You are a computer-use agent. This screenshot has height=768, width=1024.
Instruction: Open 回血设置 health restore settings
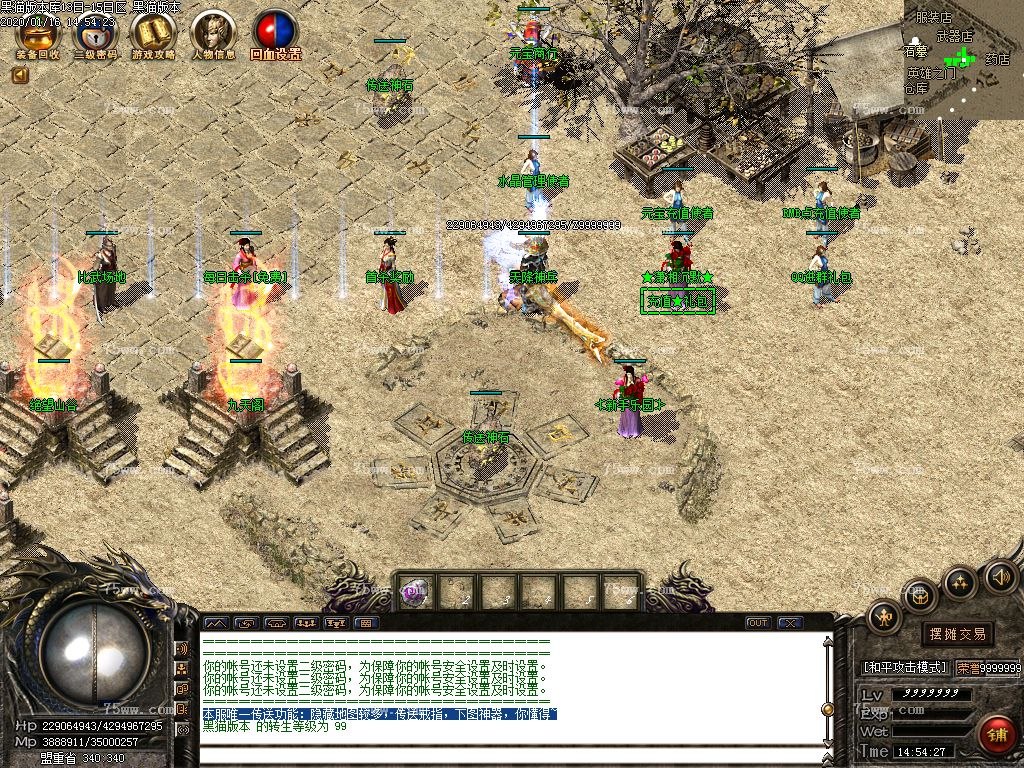(x=275, y=36)
